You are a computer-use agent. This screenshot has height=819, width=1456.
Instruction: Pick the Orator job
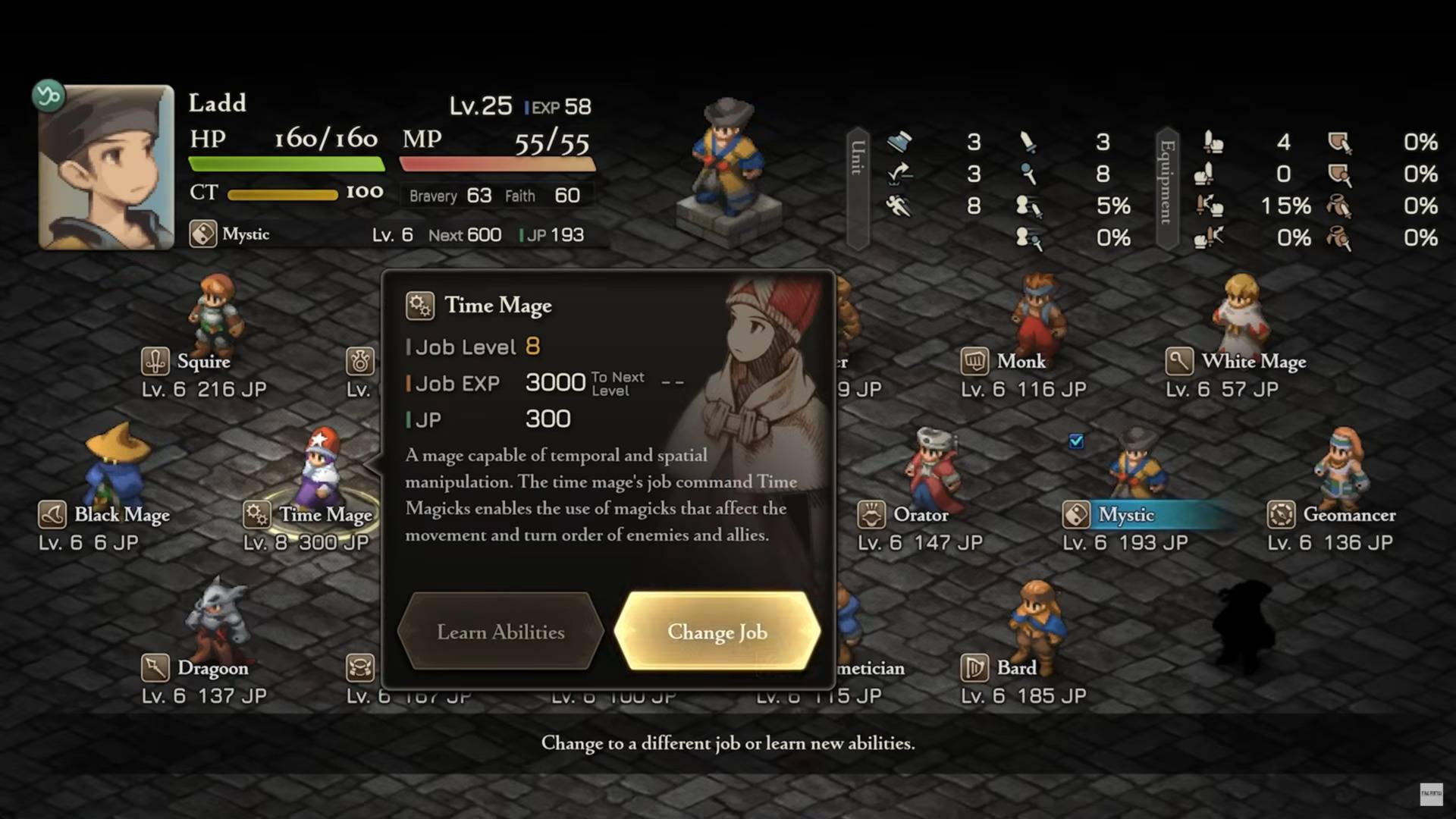[920, 515]
